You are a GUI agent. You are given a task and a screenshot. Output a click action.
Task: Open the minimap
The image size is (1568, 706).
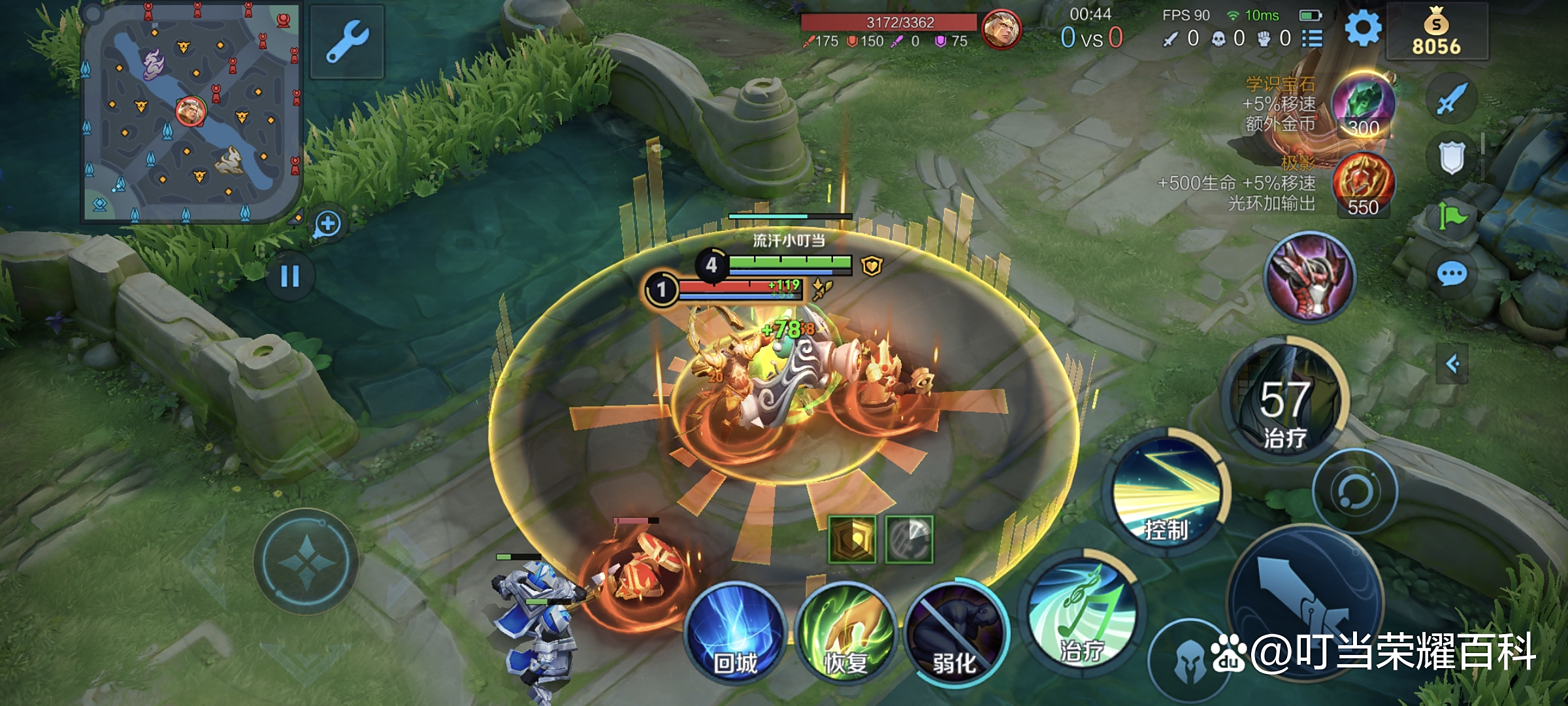tap(189, 112)
